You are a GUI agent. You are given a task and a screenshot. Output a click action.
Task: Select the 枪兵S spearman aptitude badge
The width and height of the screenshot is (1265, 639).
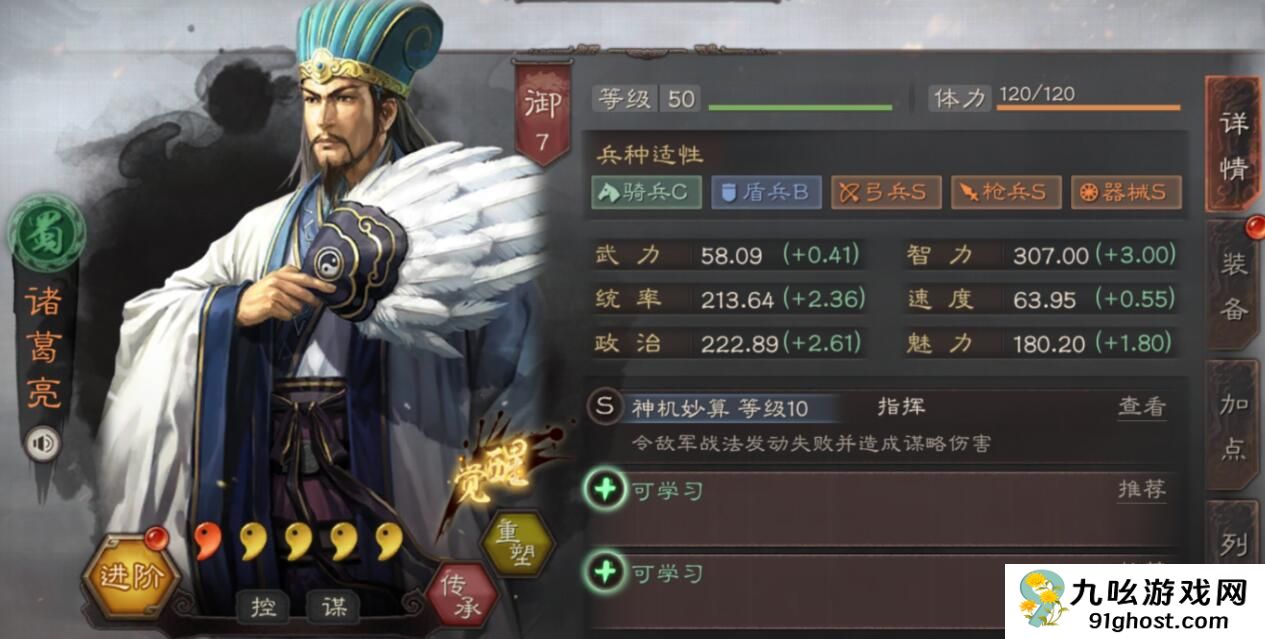1005,192
